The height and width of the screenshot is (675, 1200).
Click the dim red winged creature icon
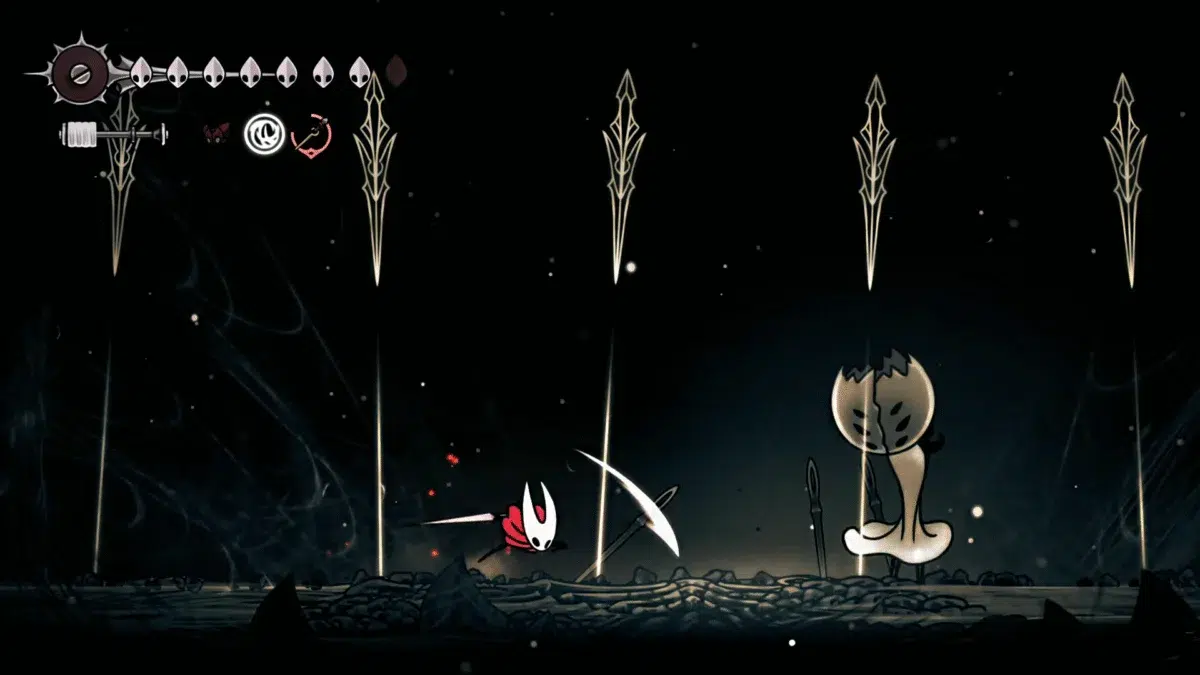(x=216, y=132)
